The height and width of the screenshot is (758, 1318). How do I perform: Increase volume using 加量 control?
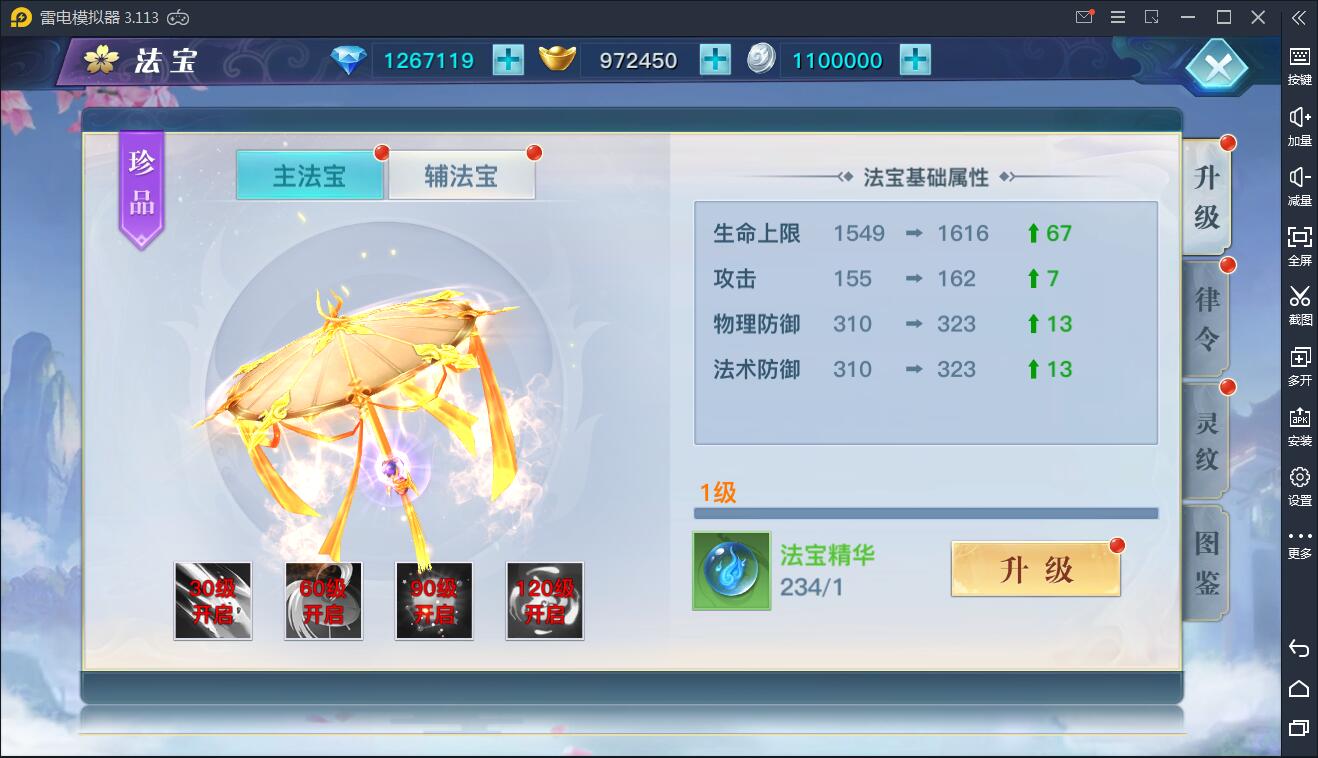coord(1299,127)
